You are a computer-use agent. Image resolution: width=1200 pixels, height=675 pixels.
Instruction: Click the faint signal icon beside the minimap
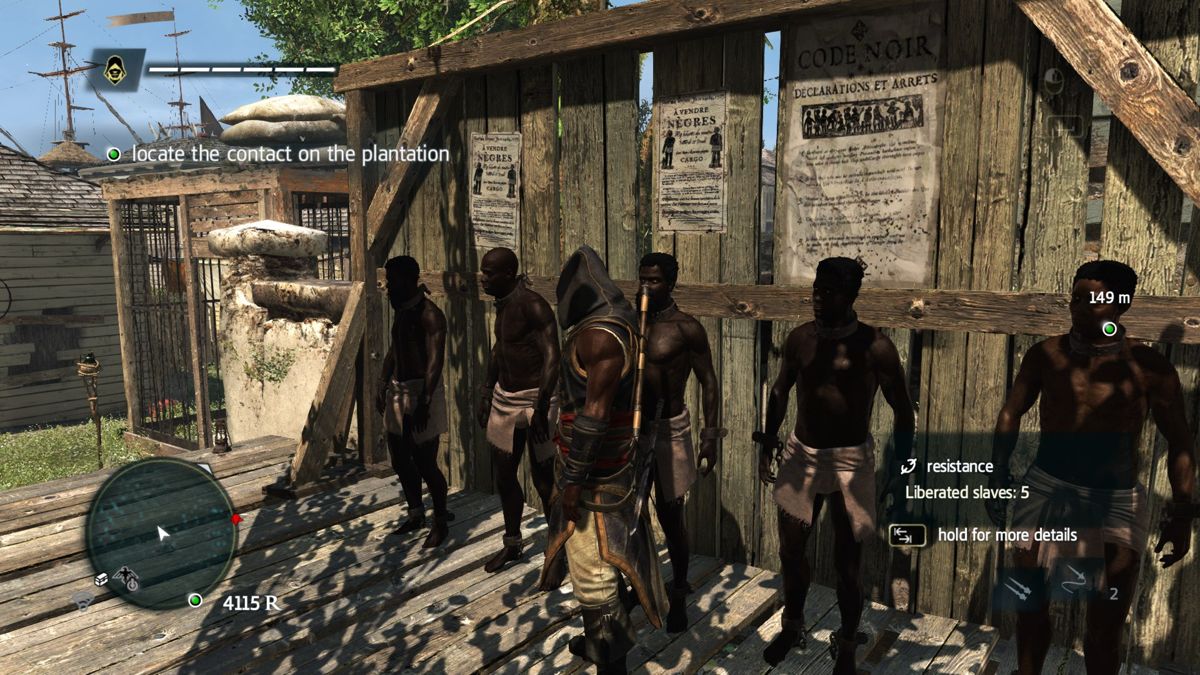[82, 598]
